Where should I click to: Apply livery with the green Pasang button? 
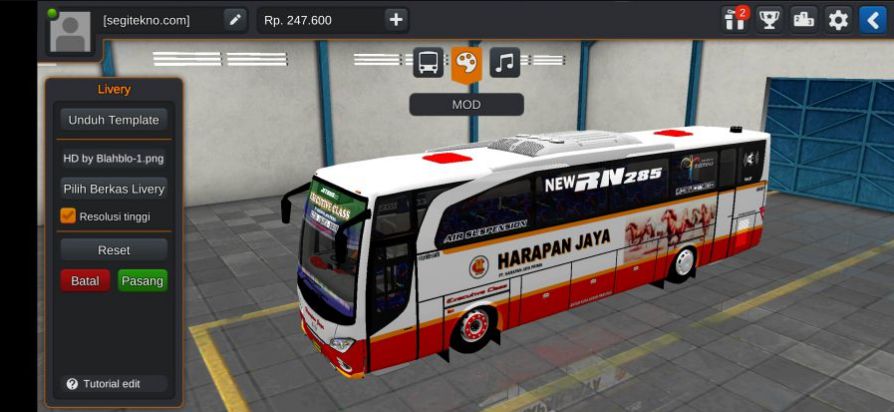coord(142,281)
